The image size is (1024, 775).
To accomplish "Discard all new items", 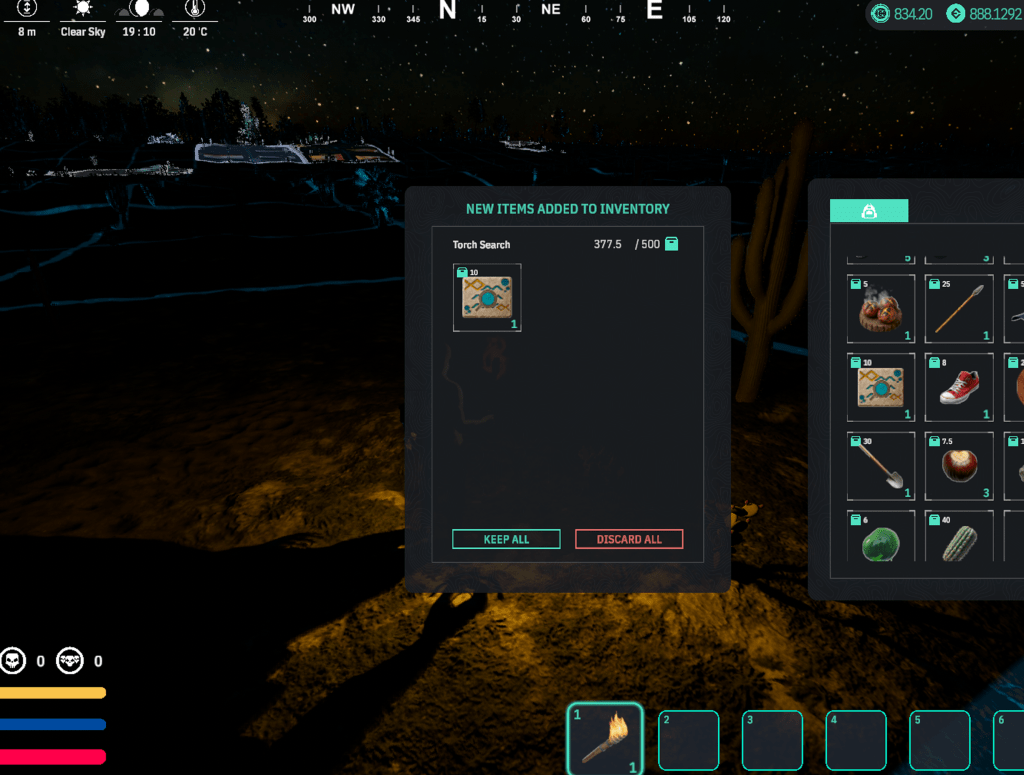I will point(629,539).
